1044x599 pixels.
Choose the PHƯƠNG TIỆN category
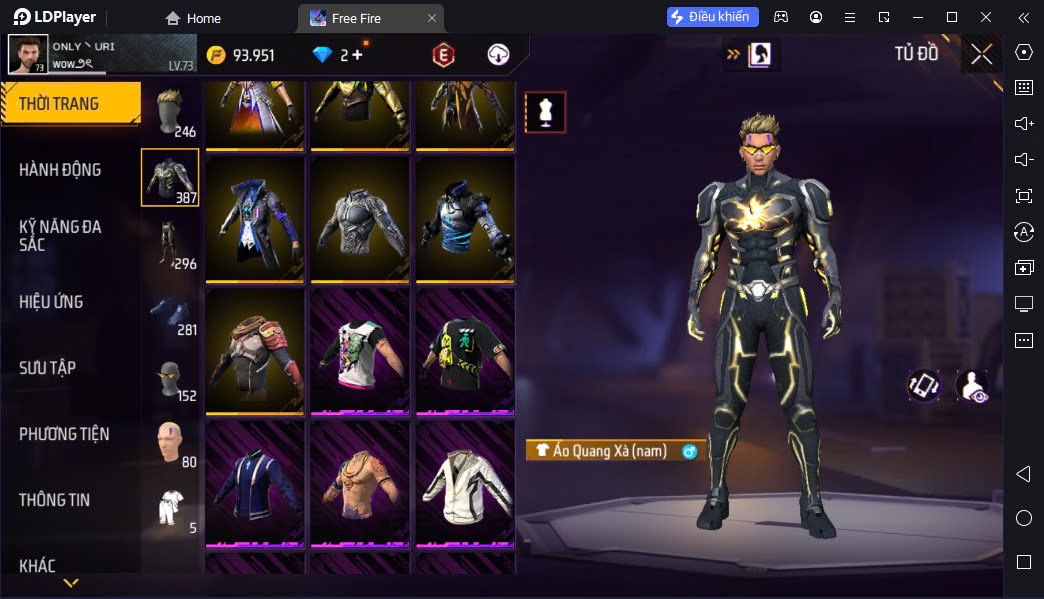(64, 434)
